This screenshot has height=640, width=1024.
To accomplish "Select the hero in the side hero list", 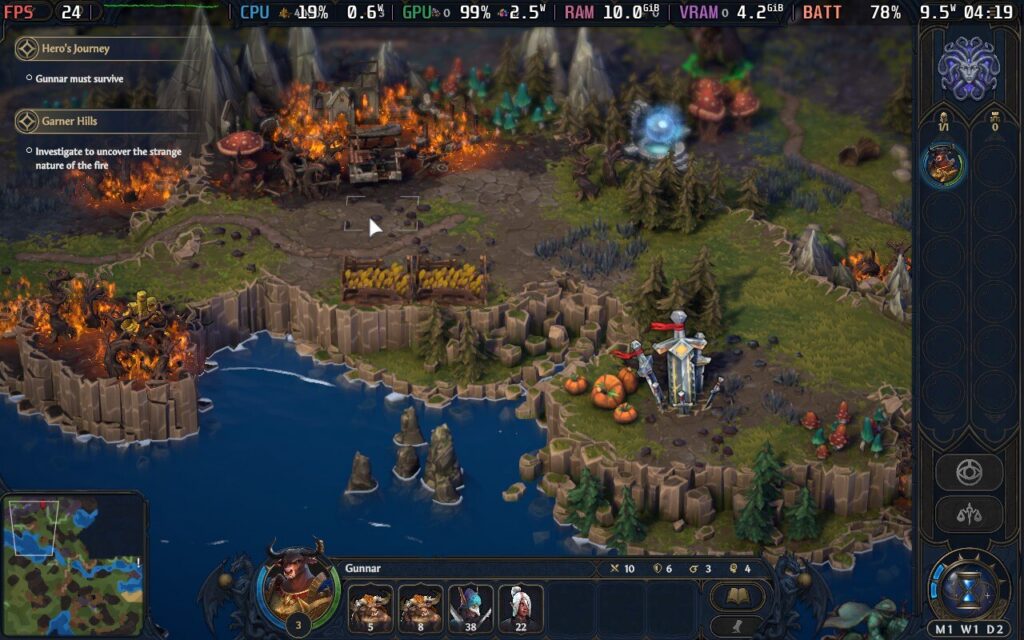I will click(x=942, y=166).
